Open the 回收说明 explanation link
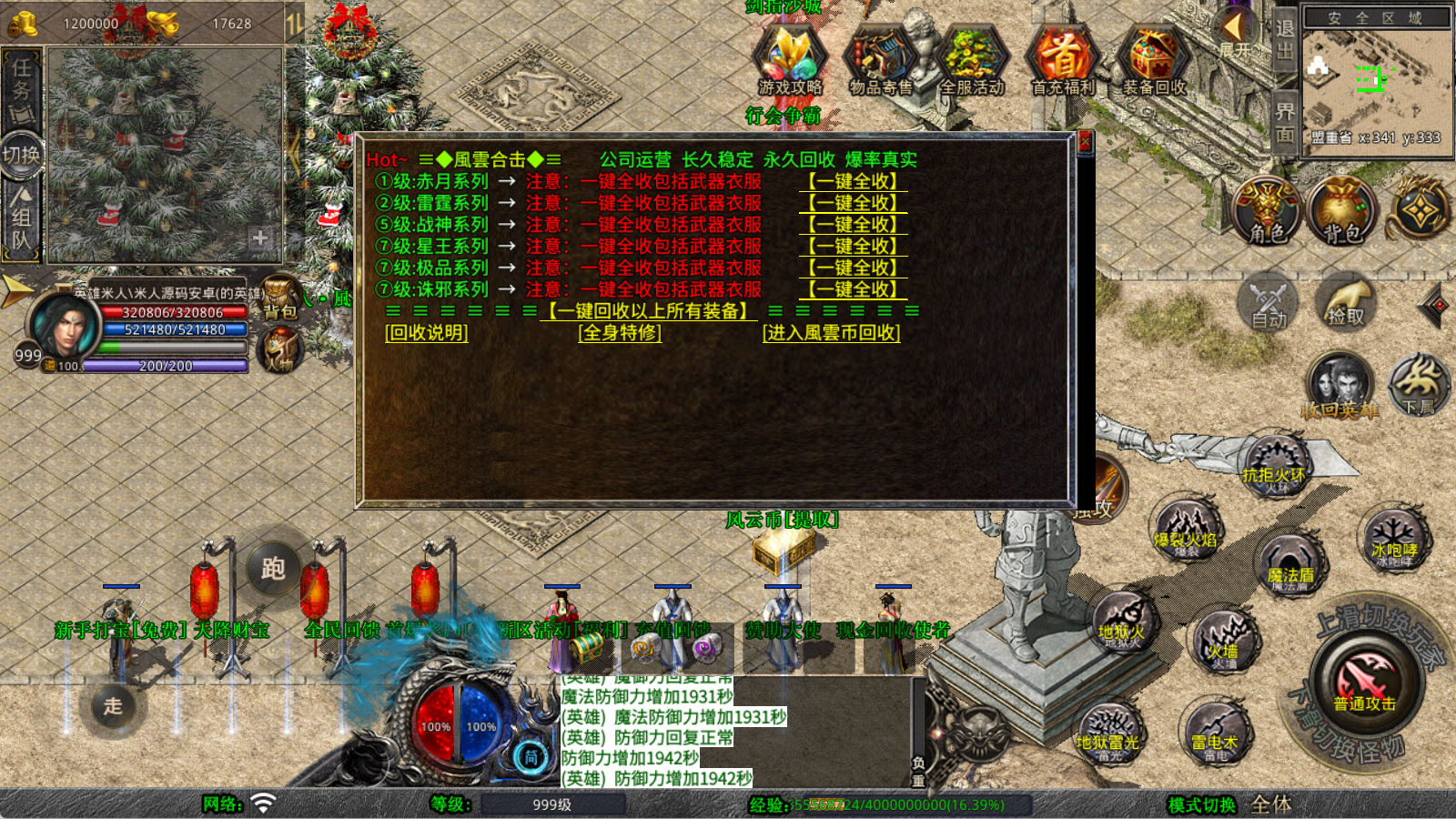This screenshot has width=1456, height=819. point(427,333)
